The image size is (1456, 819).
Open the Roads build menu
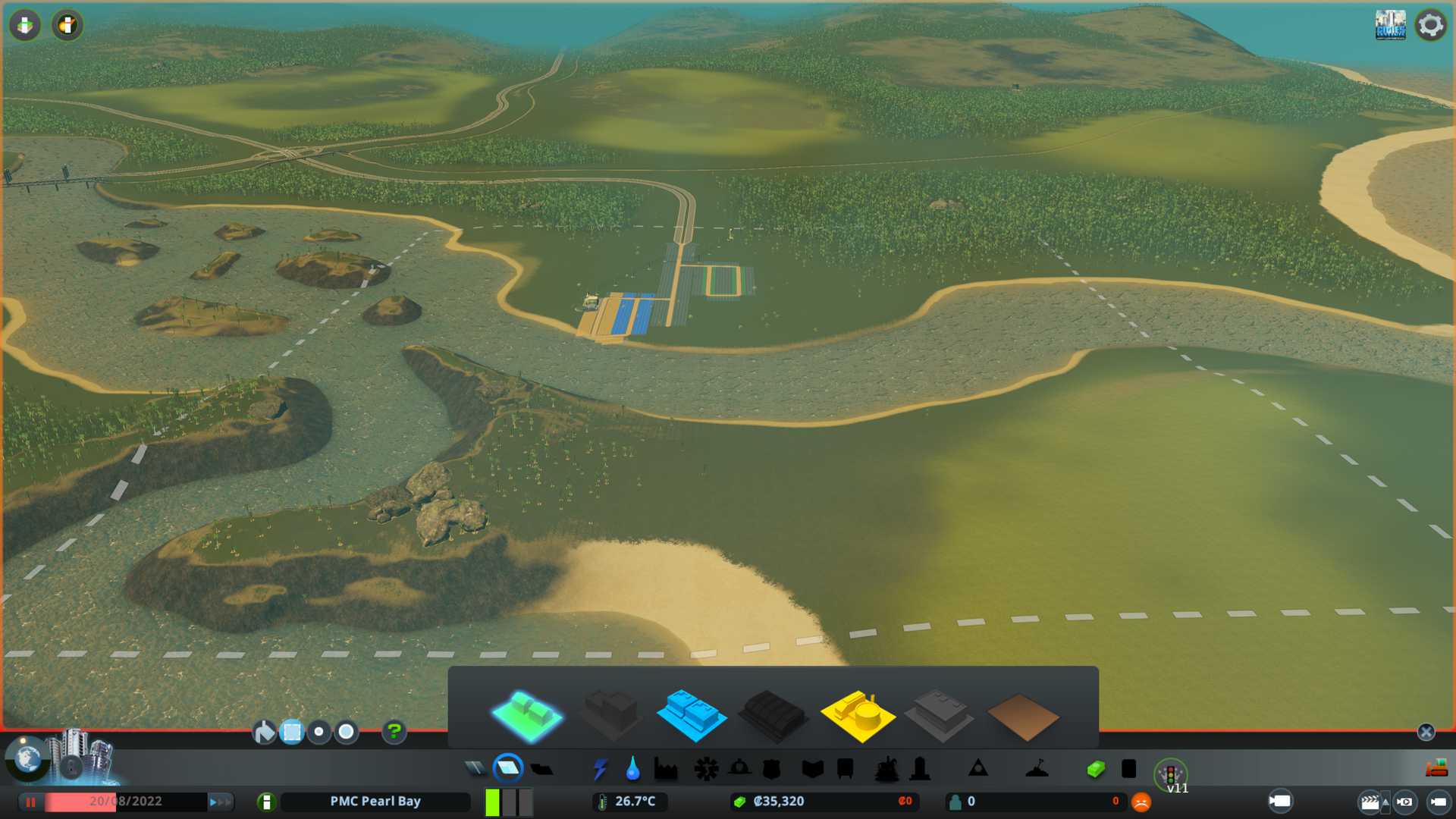point(475,769)
